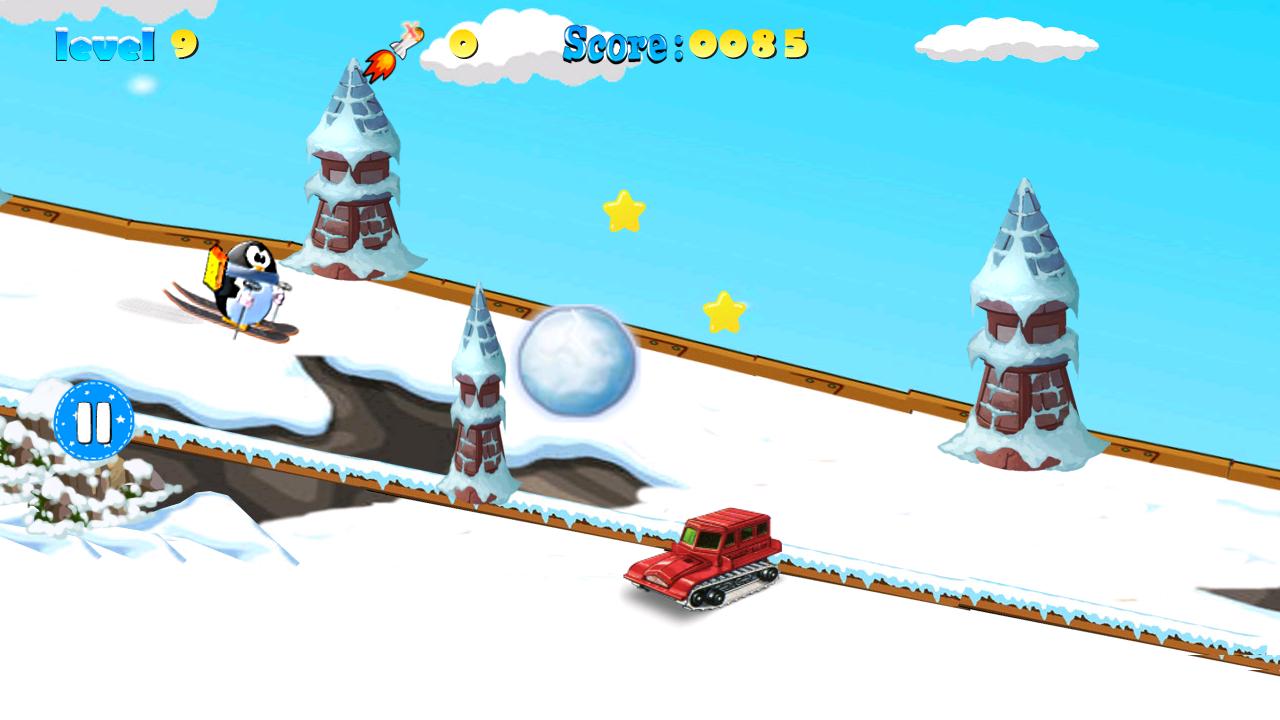Viewport: 1280px width, 720px height.
Task: Click the flame trail of the rocket
Action: click(x=380, y=63)
